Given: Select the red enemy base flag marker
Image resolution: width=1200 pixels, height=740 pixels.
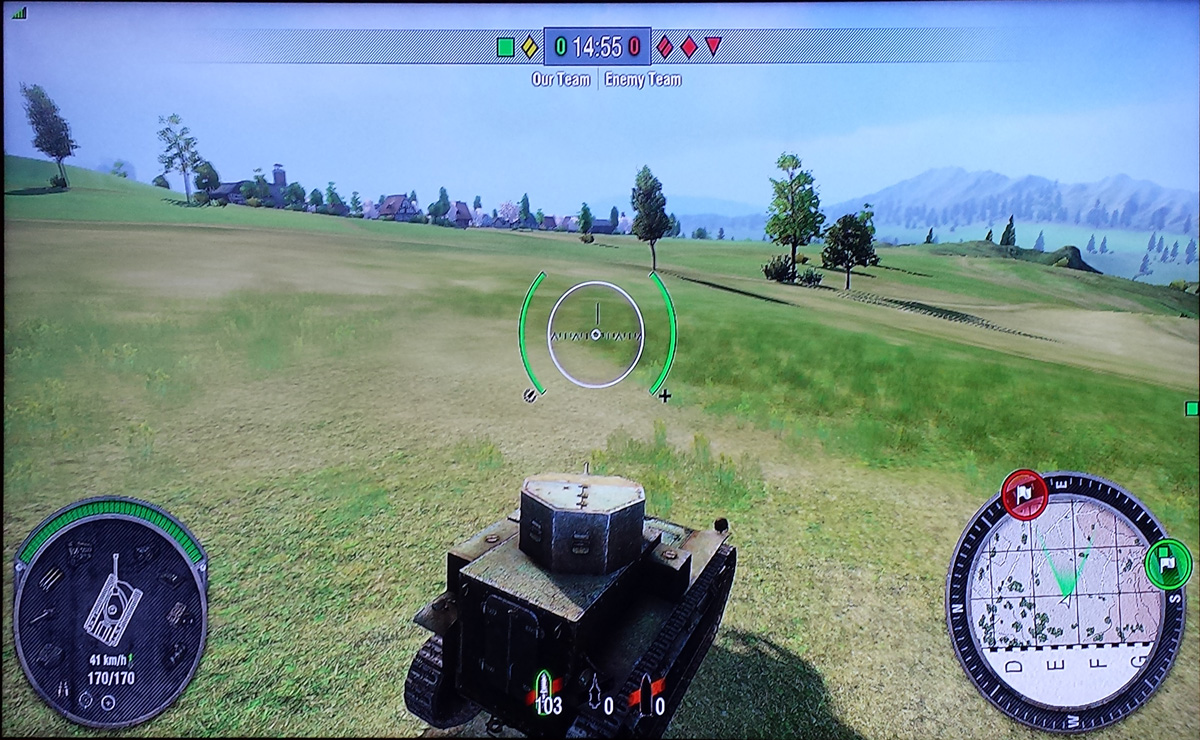Looking at the screenshot, I should (x=1025, y=494).
